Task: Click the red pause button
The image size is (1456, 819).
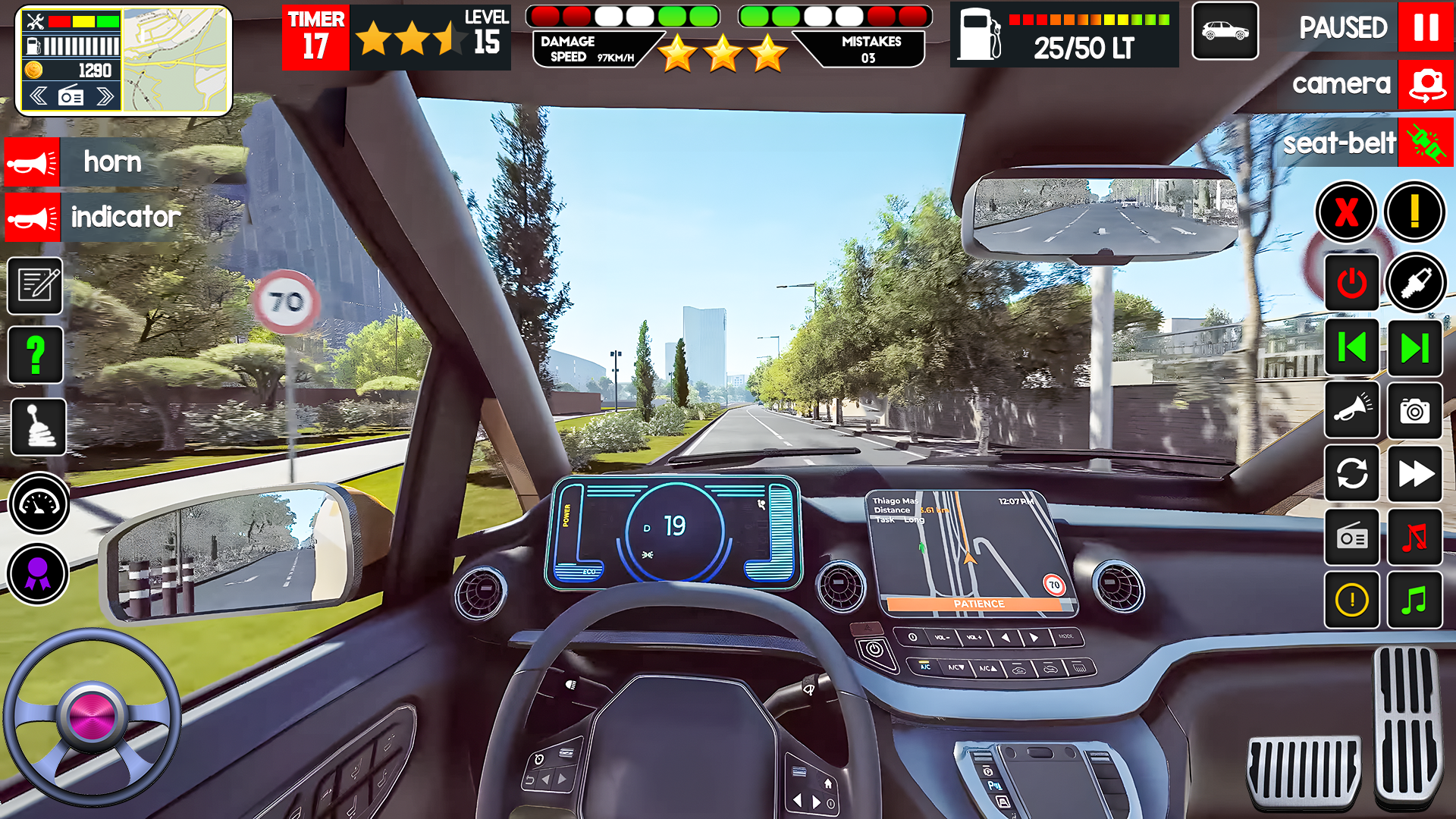Action: tap(1425, 27)
